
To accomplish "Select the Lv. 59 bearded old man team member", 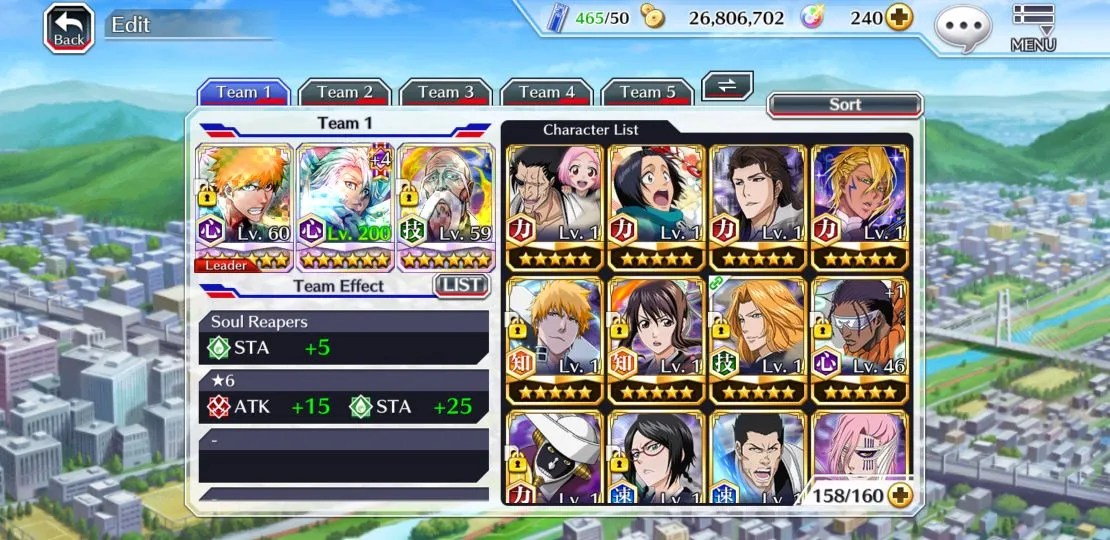I will [446, 207].
